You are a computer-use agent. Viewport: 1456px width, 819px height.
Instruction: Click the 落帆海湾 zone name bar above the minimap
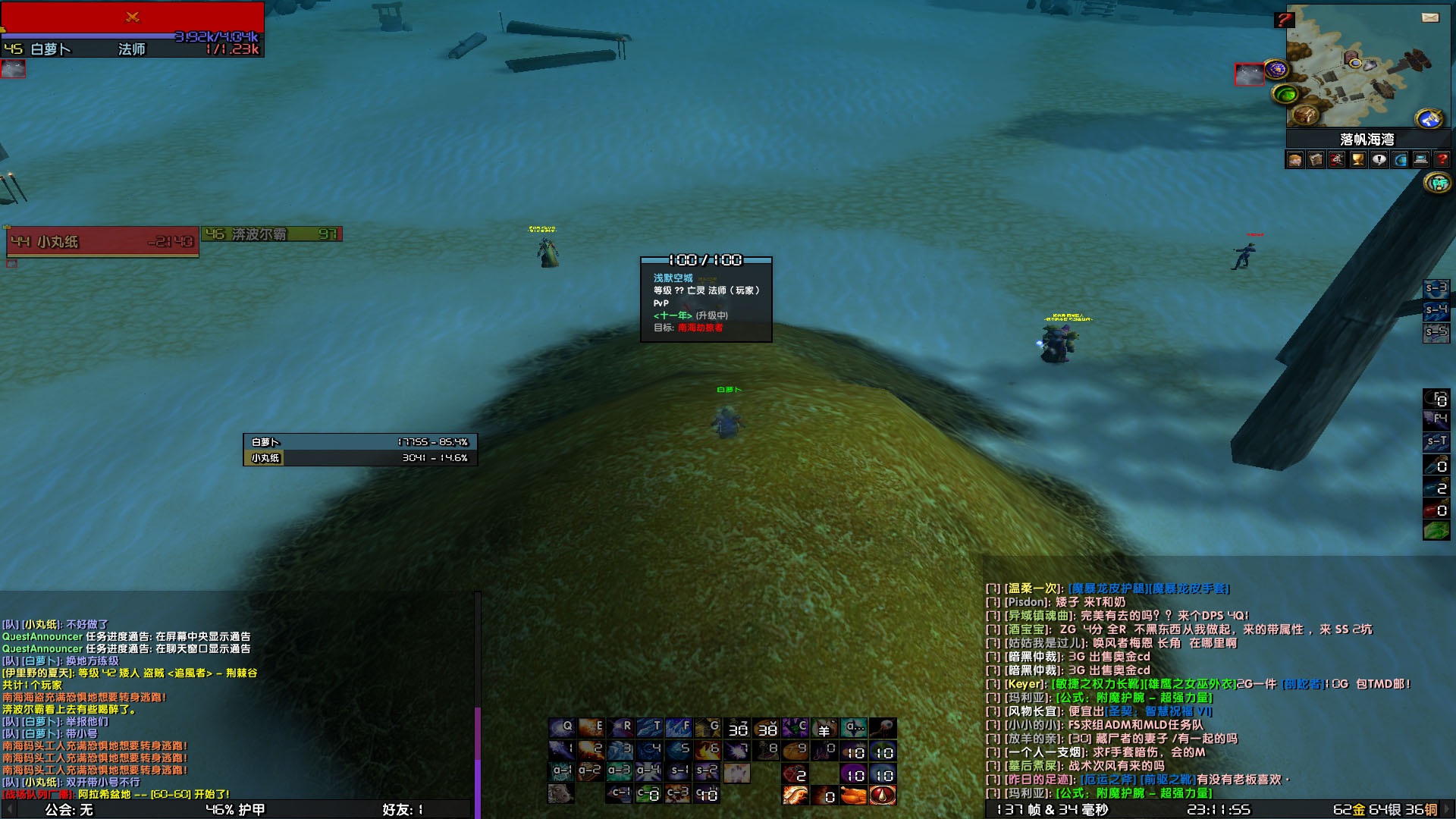1369,139
